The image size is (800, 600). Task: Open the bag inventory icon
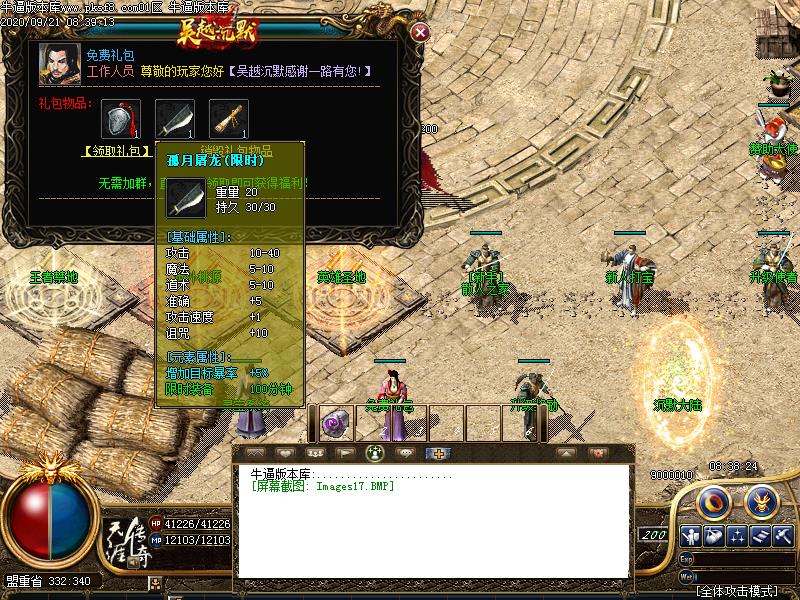point(714,537)
